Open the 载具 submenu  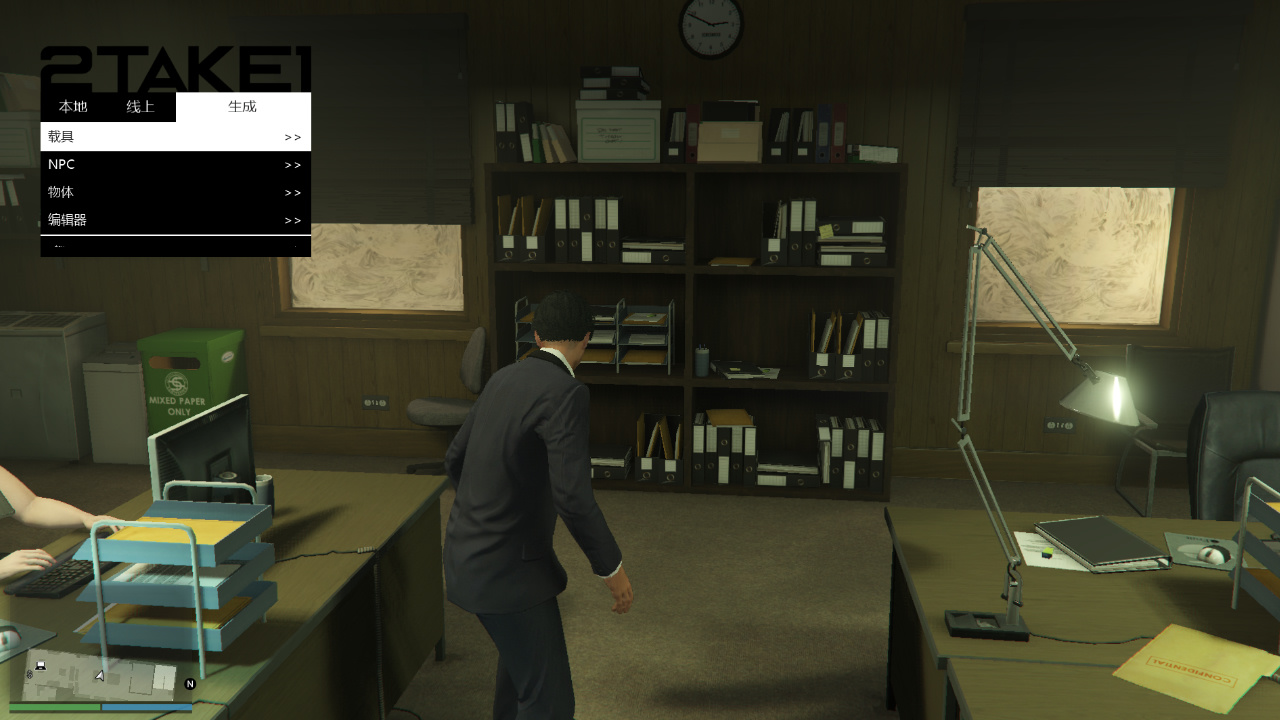175,137
